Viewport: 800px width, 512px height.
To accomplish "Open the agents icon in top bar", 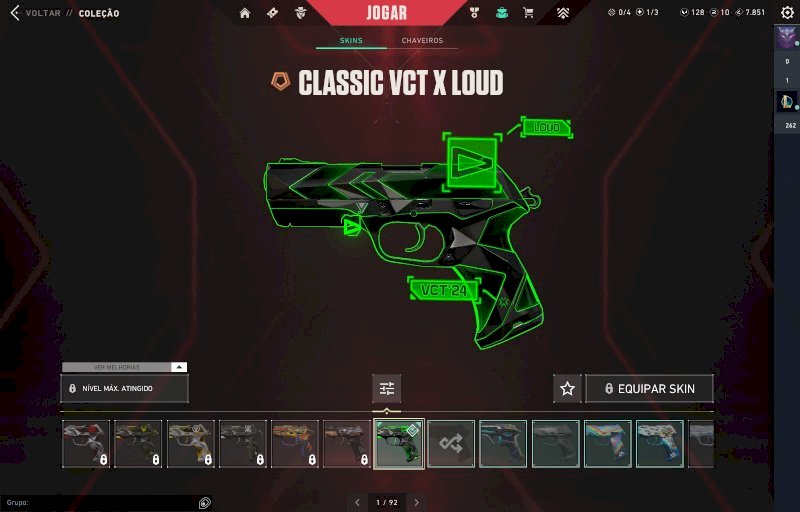I will coord(301,13).
